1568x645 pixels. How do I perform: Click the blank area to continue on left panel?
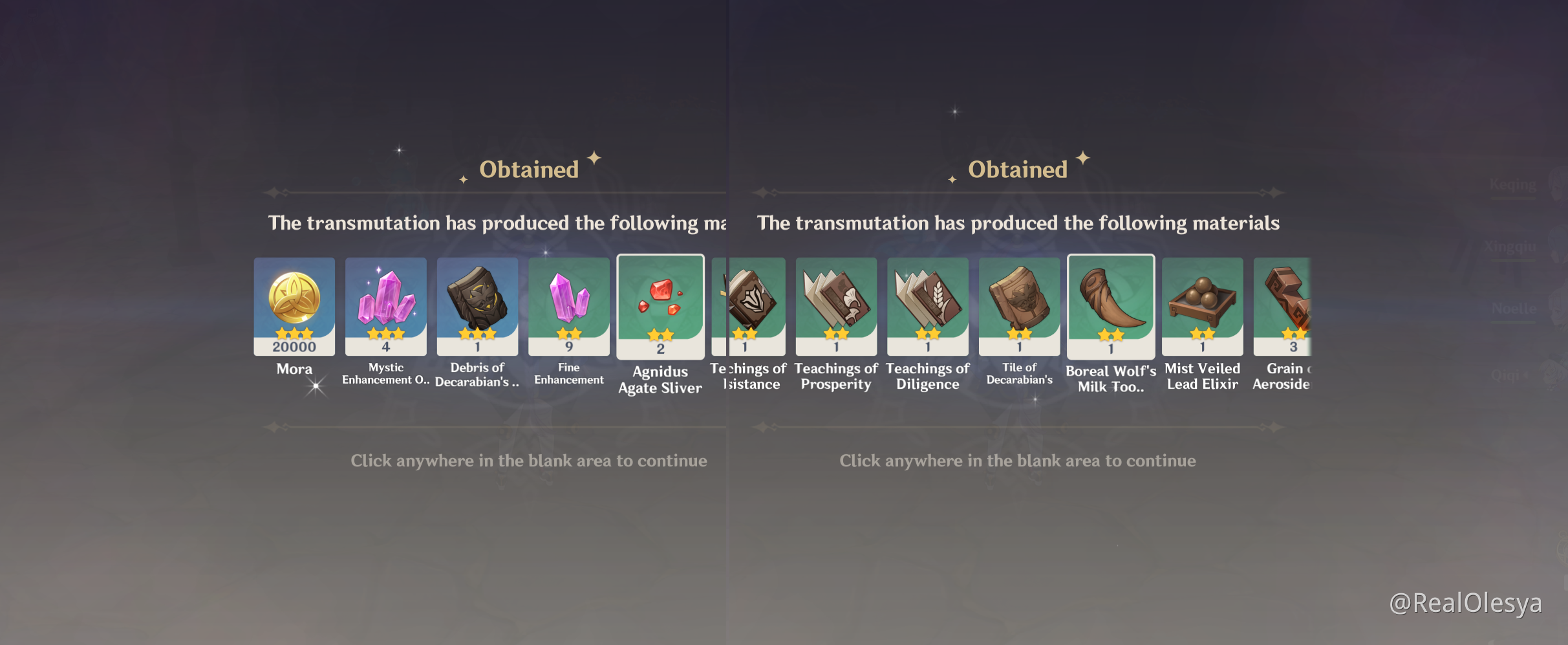528,461
